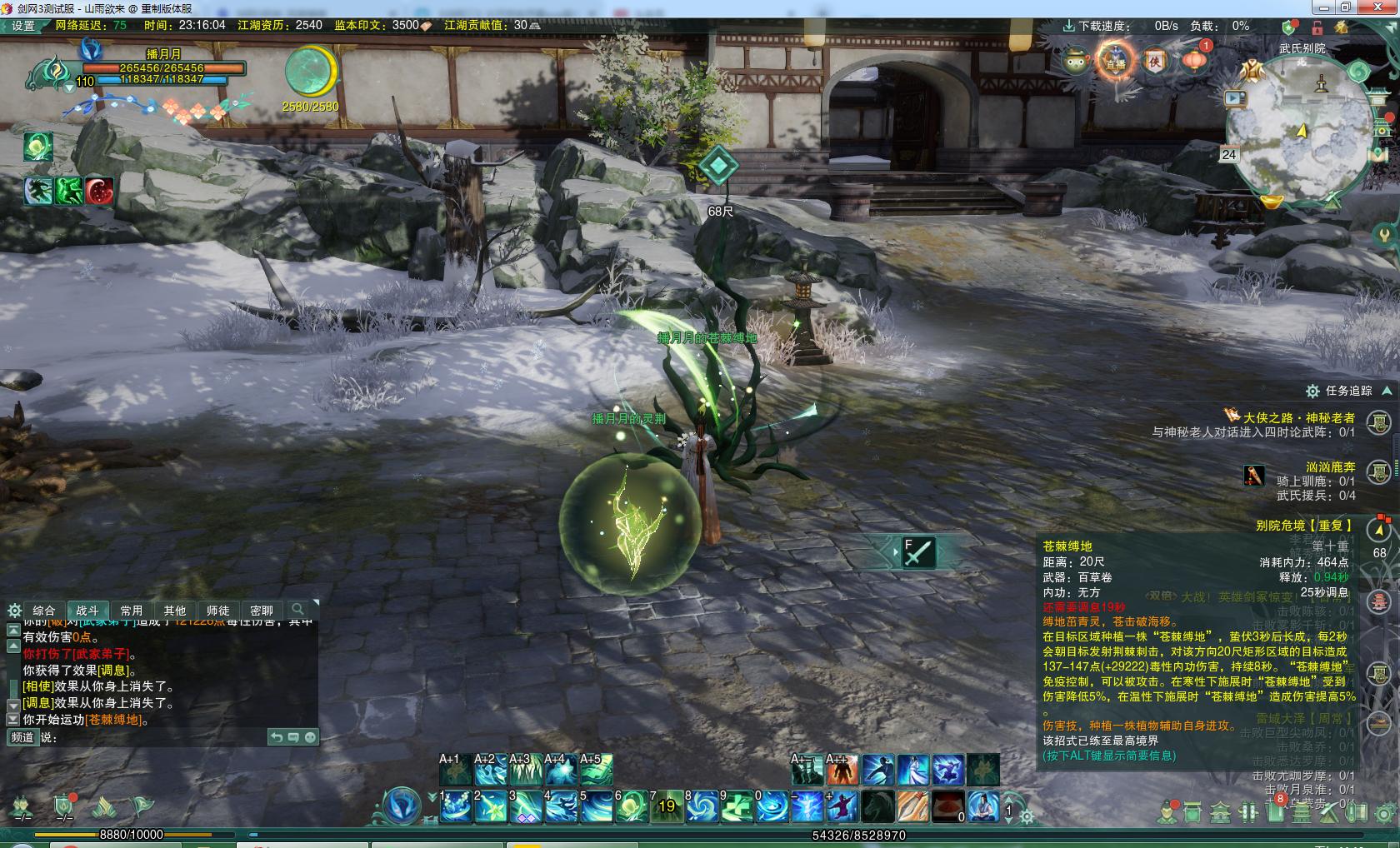Image resolution: width=1400 pixels, height=848 pixels.
Task: Click the circular minimap
Action: (x=1298, y=133)
